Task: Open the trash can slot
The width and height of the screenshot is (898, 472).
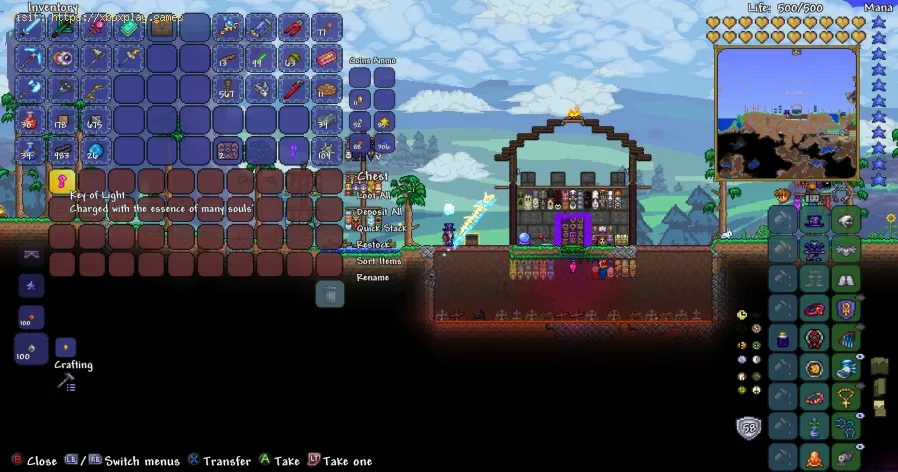Action: tap(330, 293)
